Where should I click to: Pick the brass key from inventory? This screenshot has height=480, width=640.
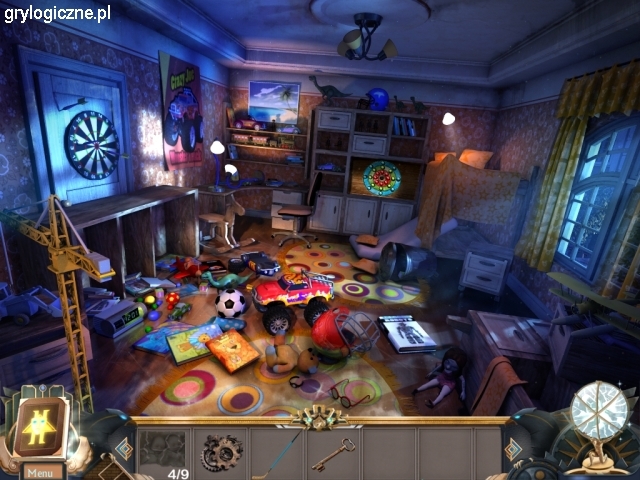click(332, 454)
